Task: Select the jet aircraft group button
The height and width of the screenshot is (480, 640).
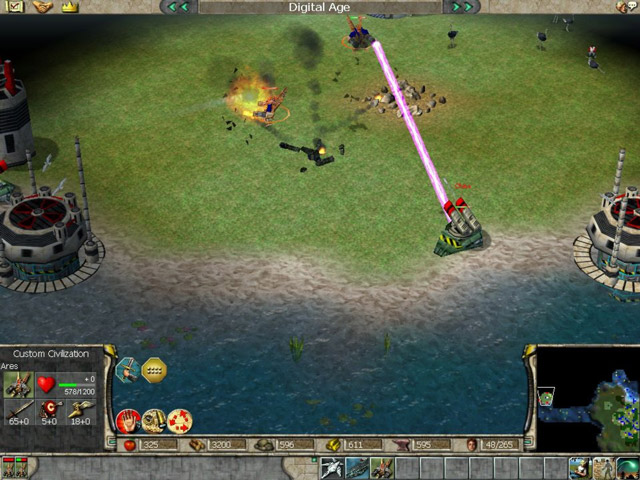Action: click(x=332, y=468)
